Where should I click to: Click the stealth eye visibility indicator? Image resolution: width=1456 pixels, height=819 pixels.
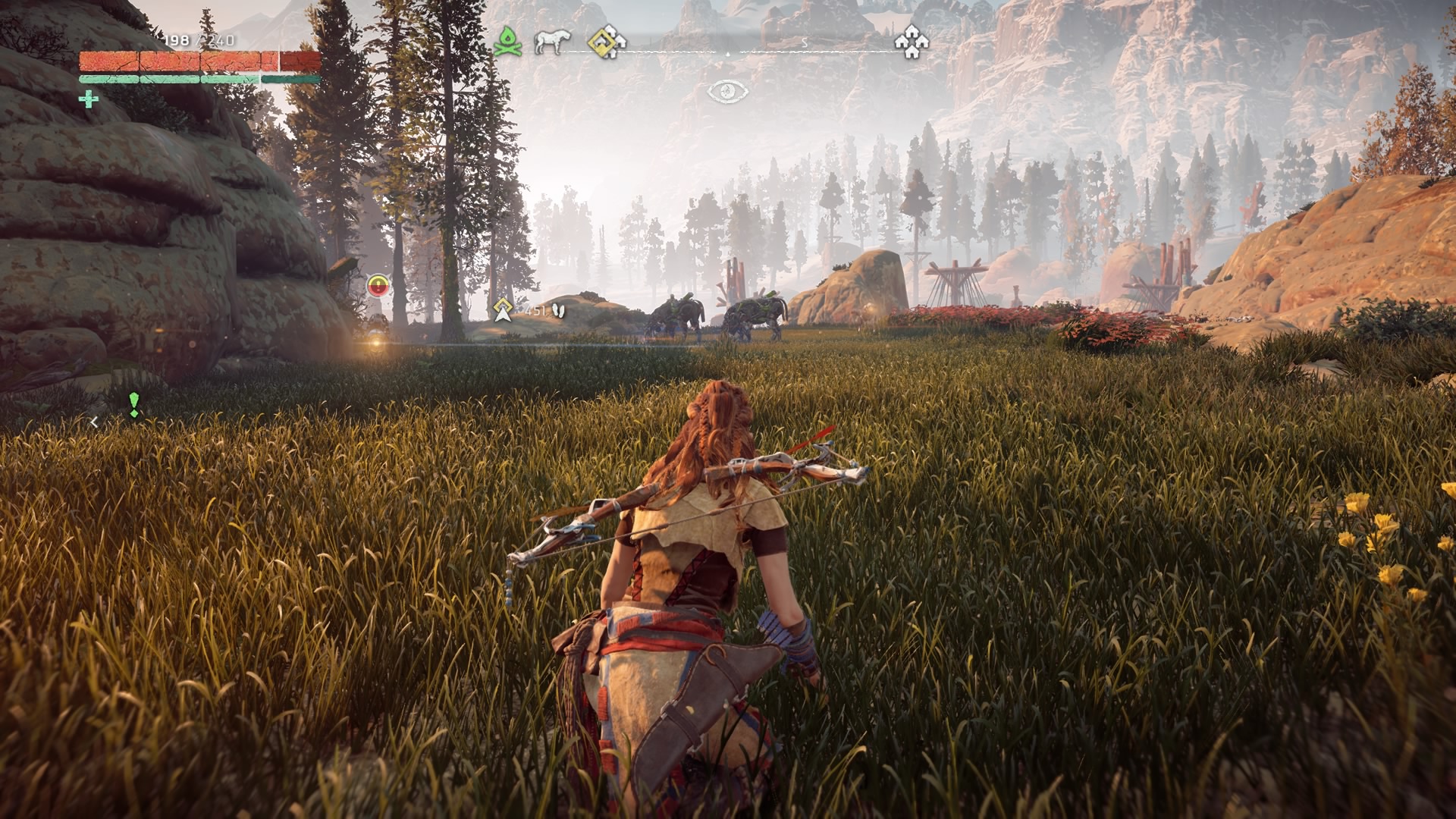[727, 92]
